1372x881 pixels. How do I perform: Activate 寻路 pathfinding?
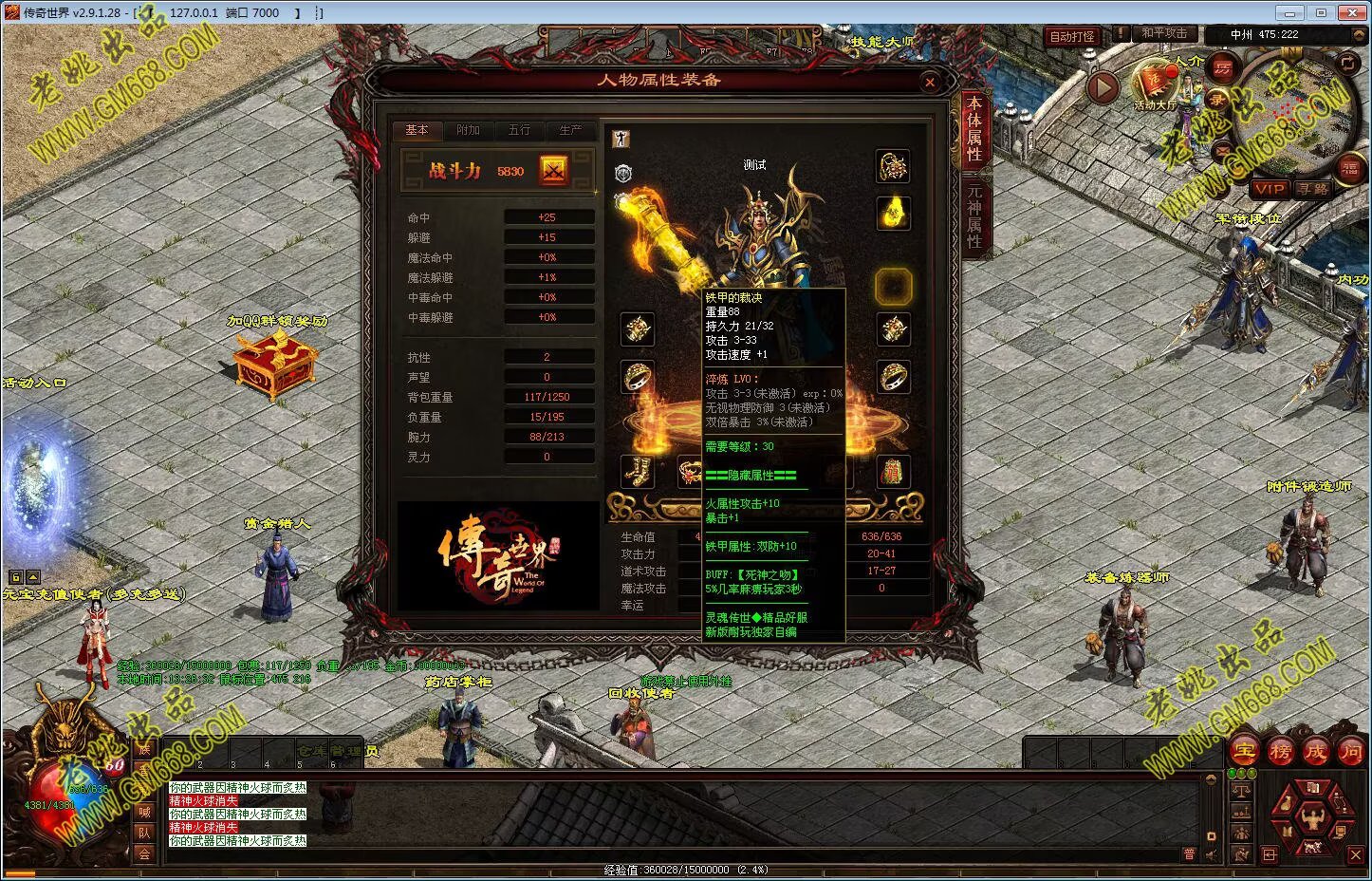pyautogui.click(x=1314, y=189)
